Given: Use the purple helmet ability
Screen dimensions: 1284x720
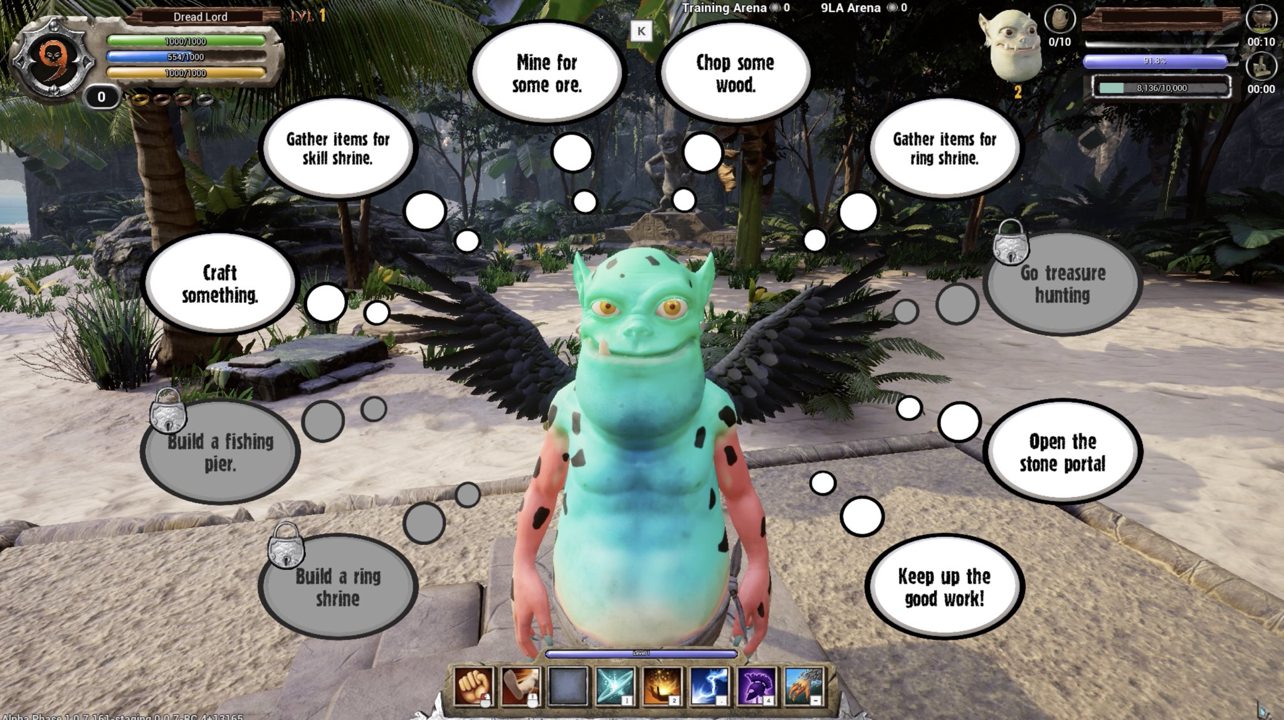Looking at the screenshot, I should (756, 686).
